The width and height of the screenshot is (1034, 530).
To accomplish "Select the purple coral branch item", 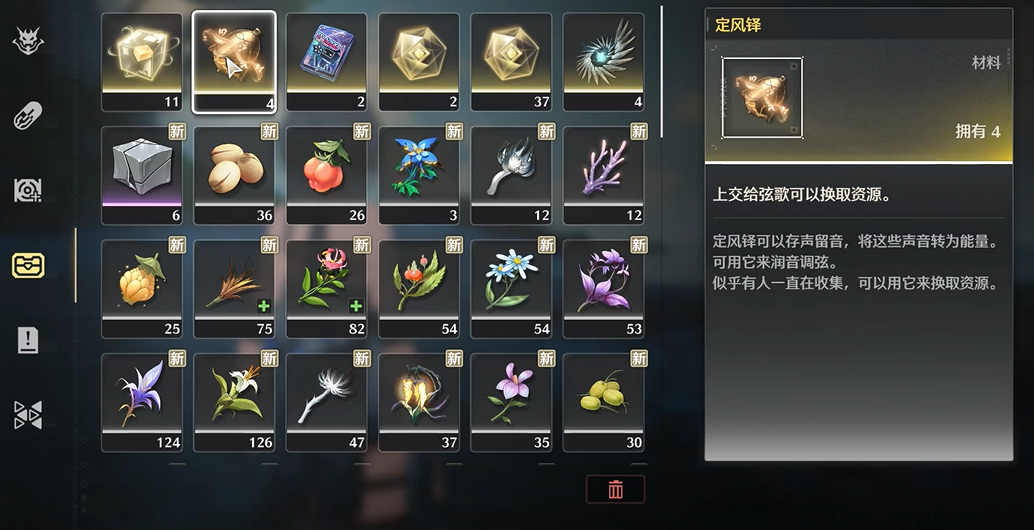I will [603, 166].
